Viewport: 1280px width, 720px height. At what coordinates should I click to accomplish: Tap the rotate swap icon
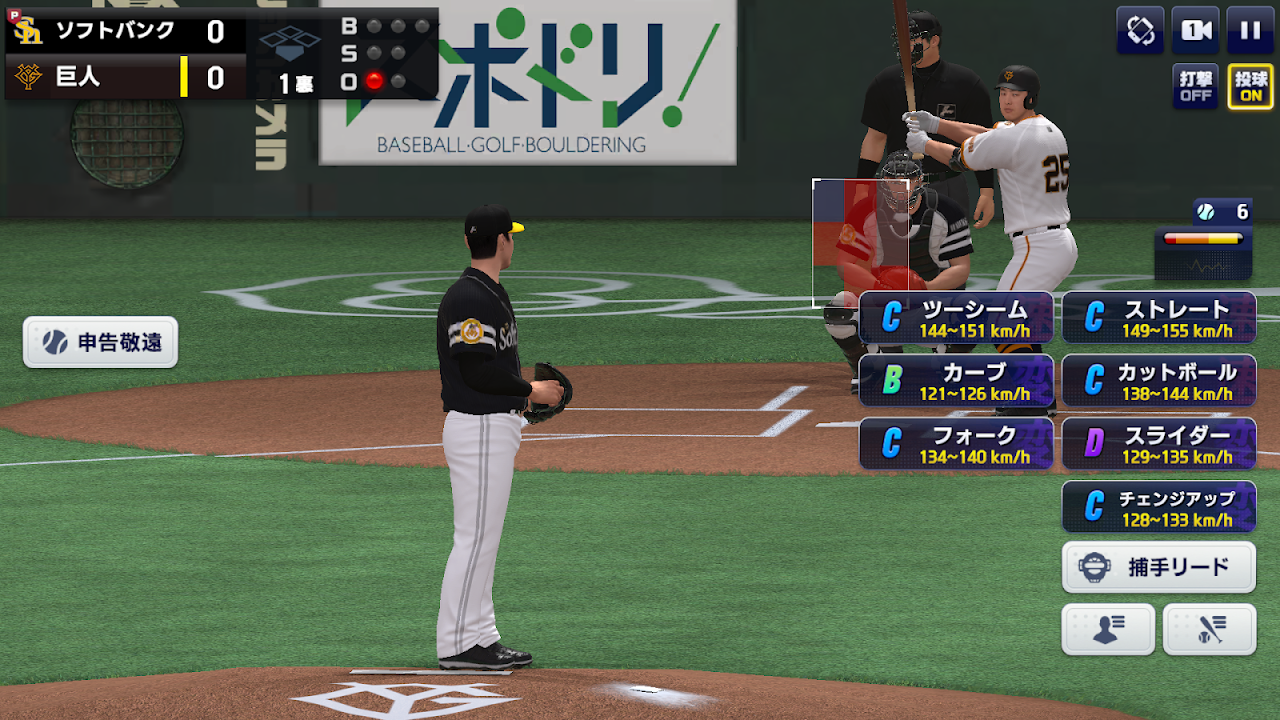[1140, 30]
